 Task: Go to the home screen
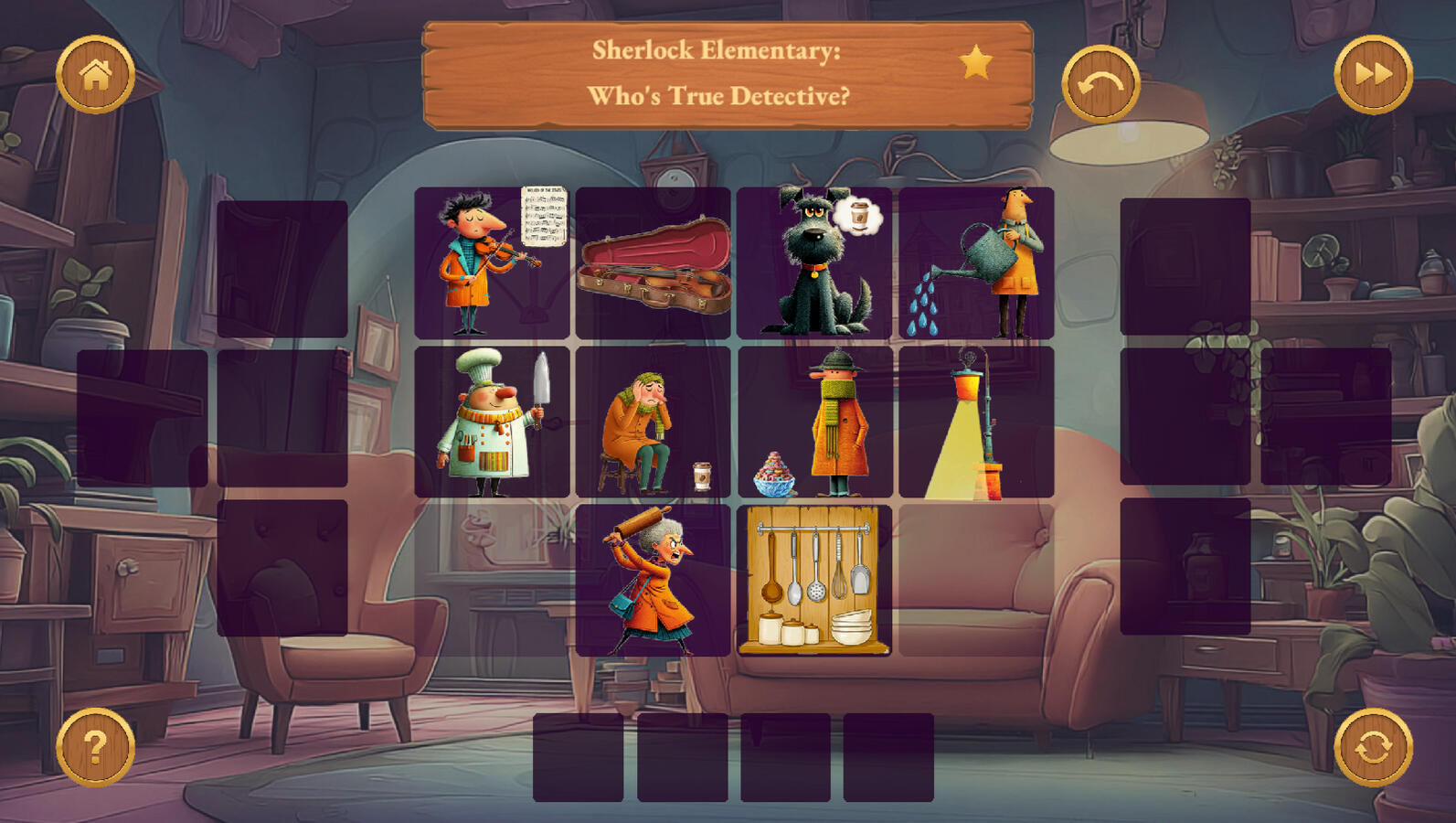(x=95, y=75)
